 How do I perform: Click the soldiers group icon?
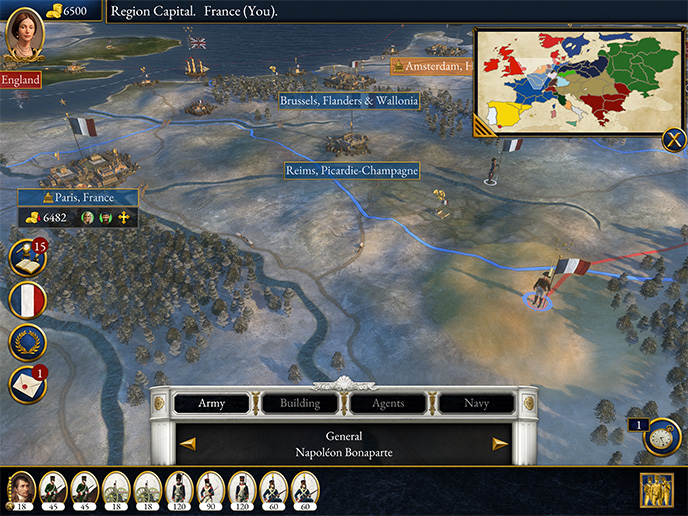pos(656,489)
